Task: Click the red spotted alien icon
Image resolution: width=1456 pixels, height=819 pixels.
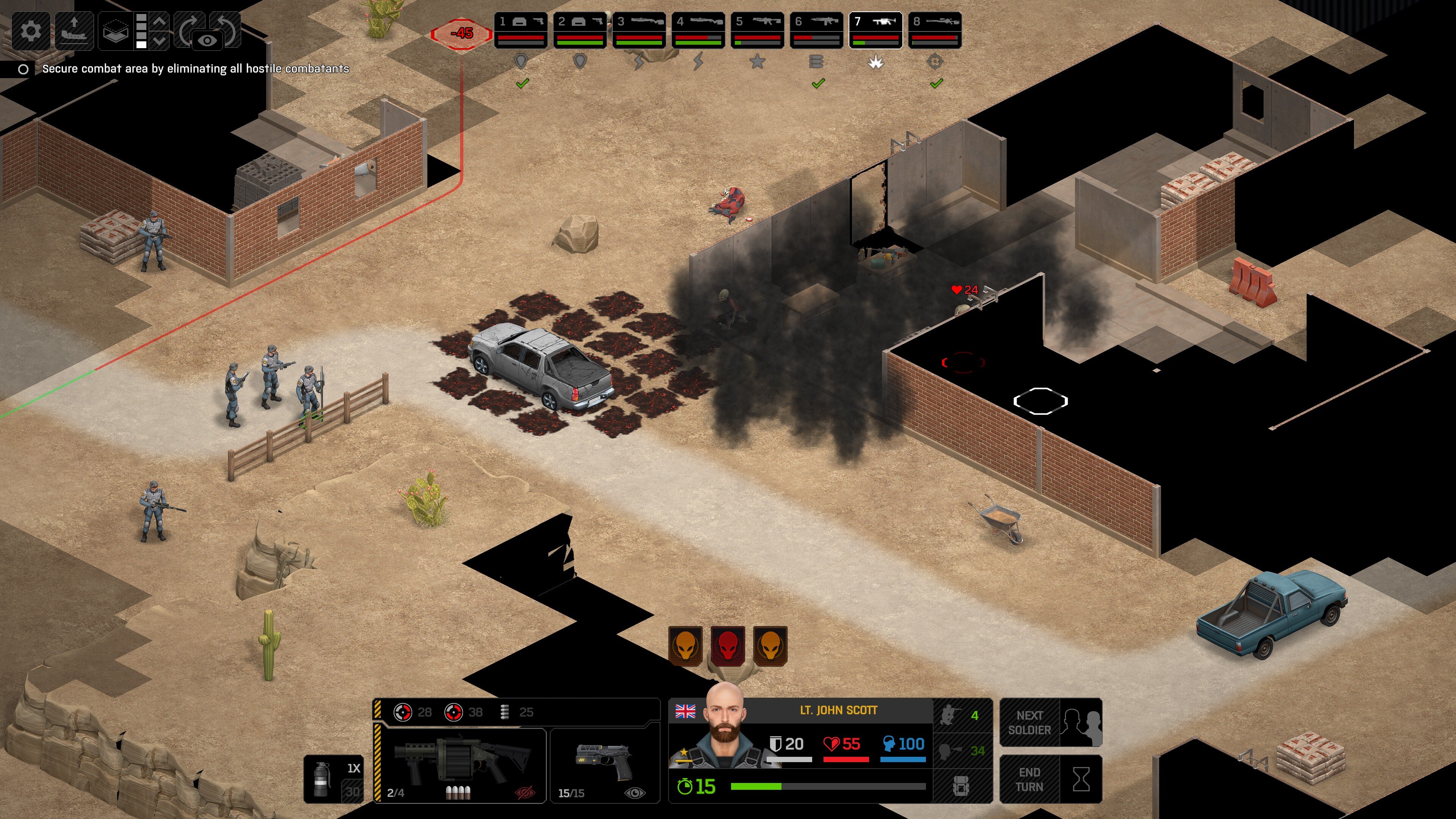Action: pyautogui.click(x=728, y=646)
